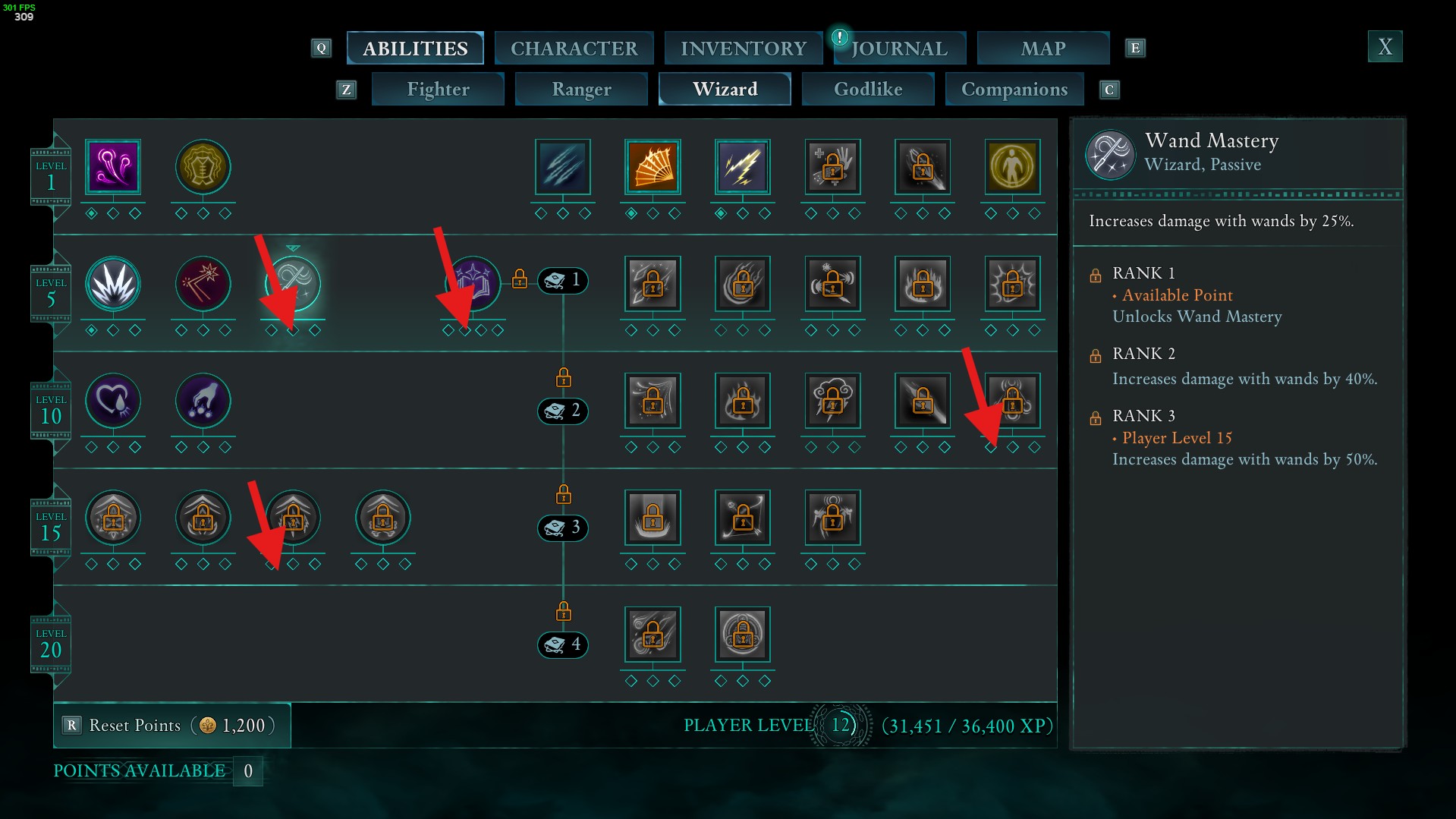Open the Journal tab
This screenshot has width=1456, height=819.
pos(899,49)
